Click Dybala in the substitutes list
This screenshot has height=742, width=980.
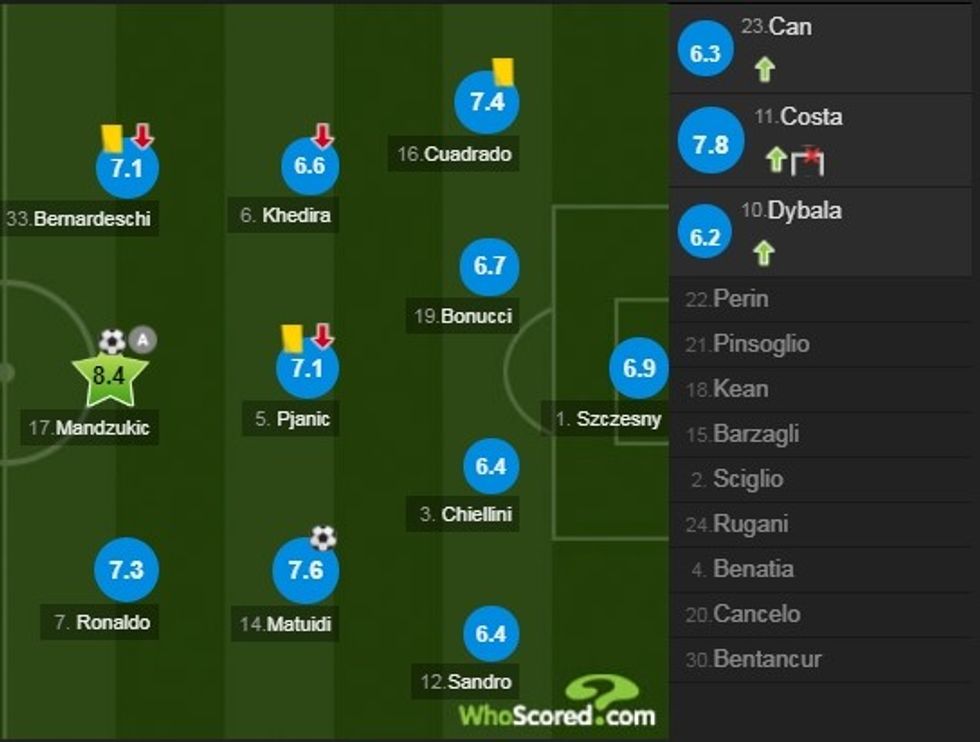click(823, 232)
